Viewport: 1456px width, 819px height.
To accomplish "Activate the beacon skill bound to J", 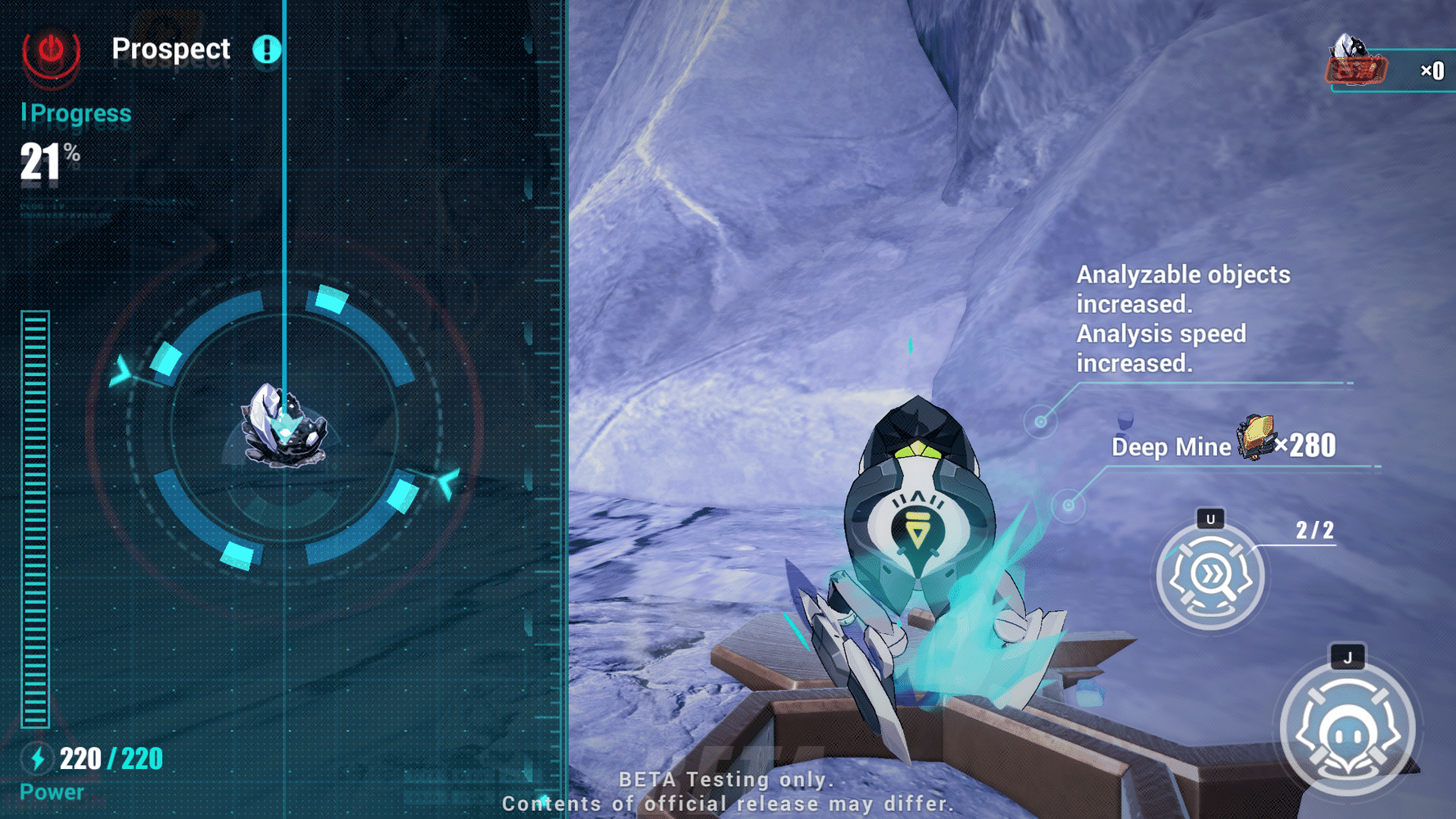I will [x=1347, y=729].
